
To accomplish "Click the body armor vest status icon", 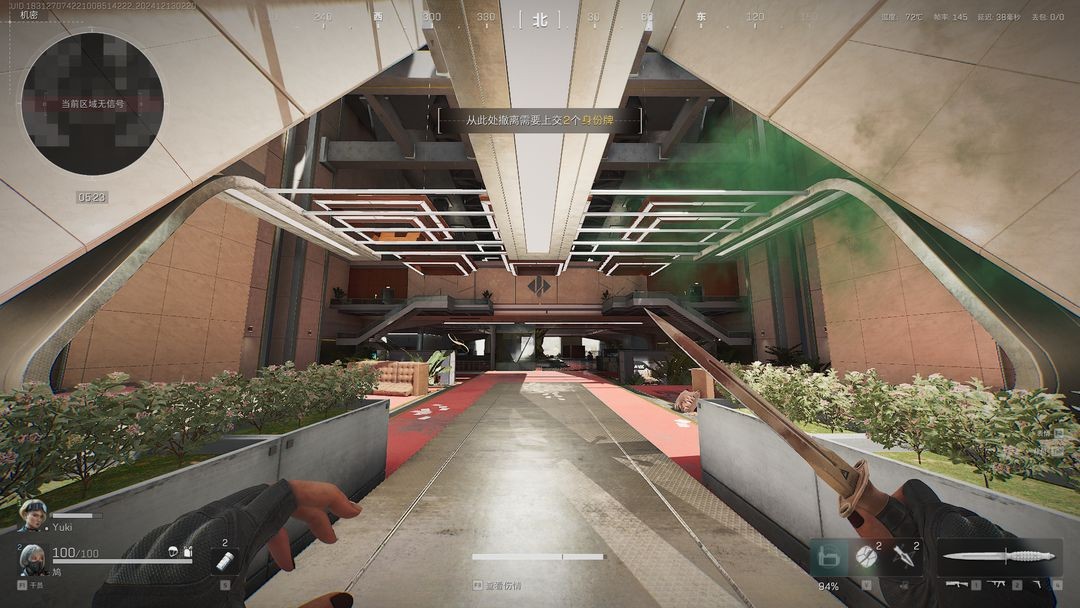I will point(187,553).
